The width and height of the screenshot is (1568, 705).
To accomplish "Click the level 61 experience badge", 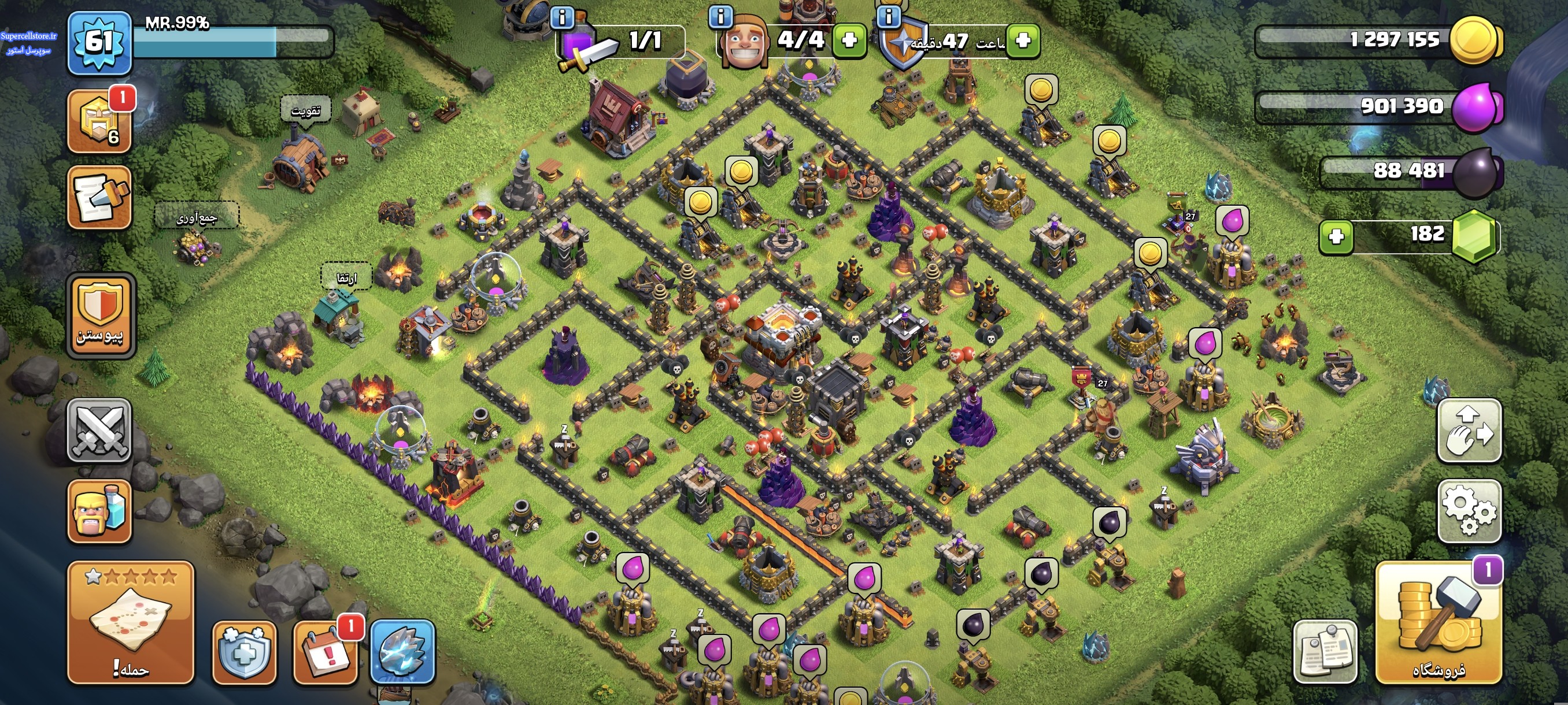I will [99, 43].
